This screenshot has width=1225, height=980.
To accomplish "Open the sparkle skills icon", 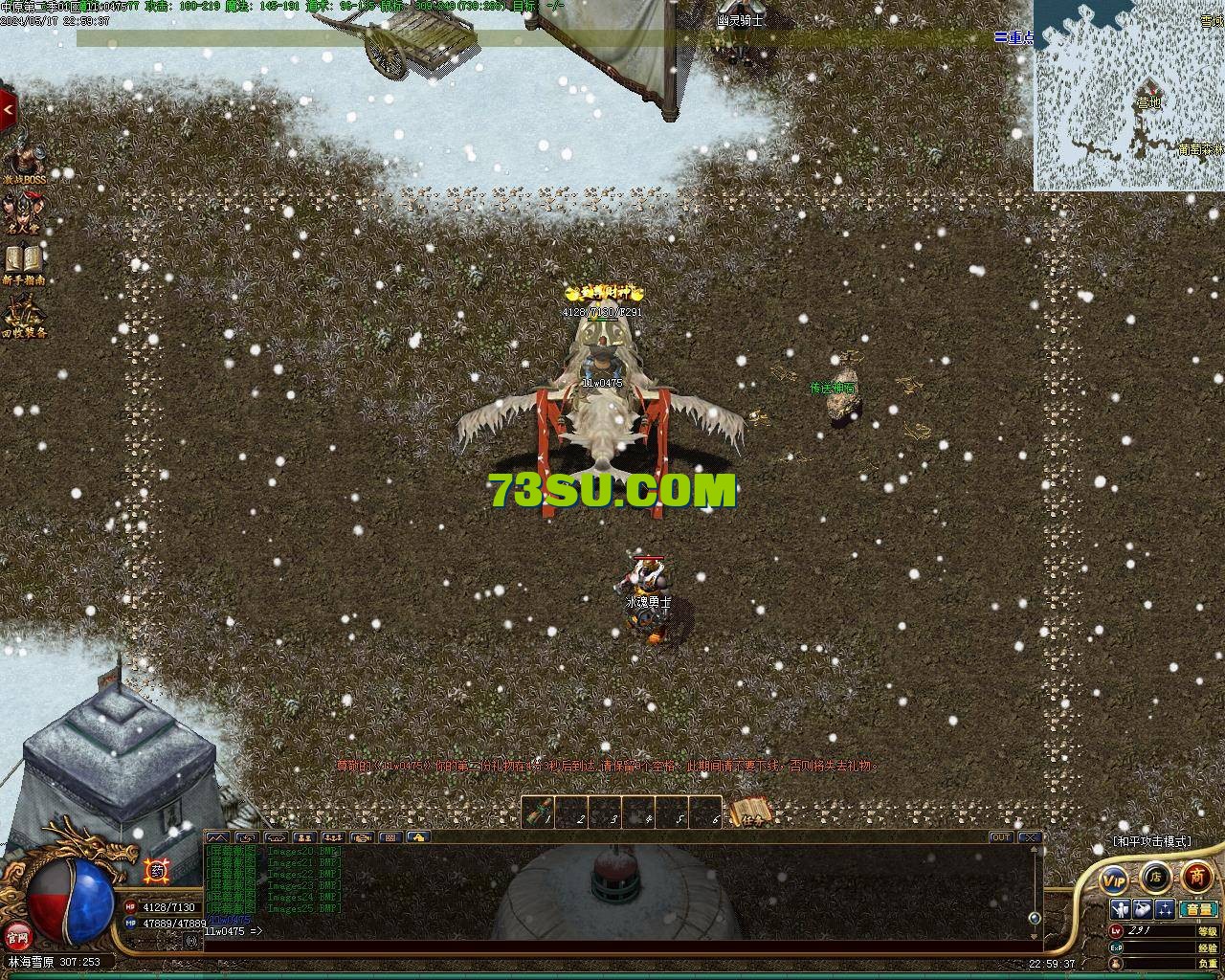I will [x=1165, y=908].
